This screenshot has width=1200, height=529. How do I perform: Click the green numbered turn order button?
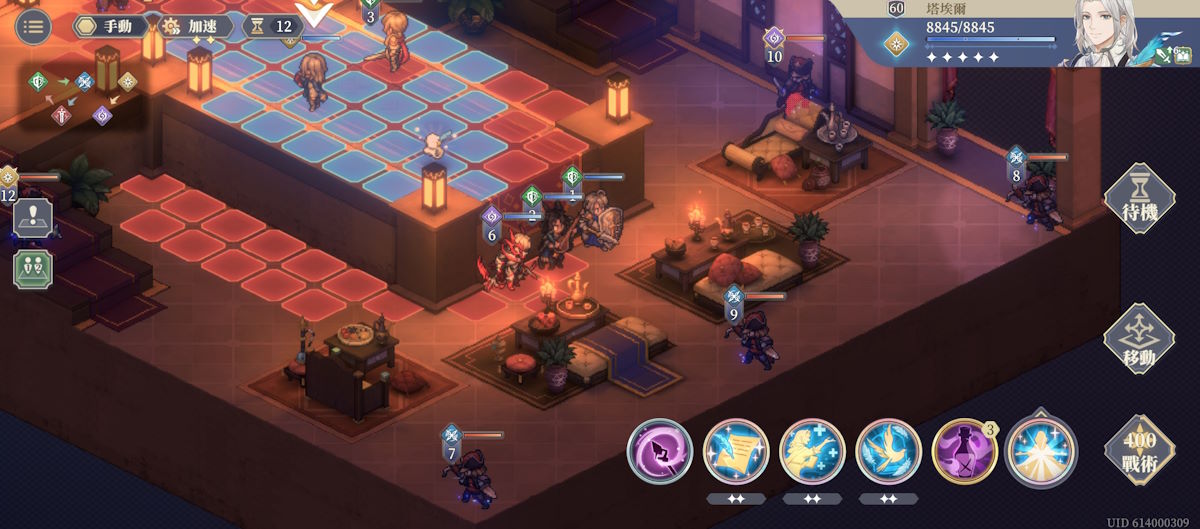(x=33, y=268)
